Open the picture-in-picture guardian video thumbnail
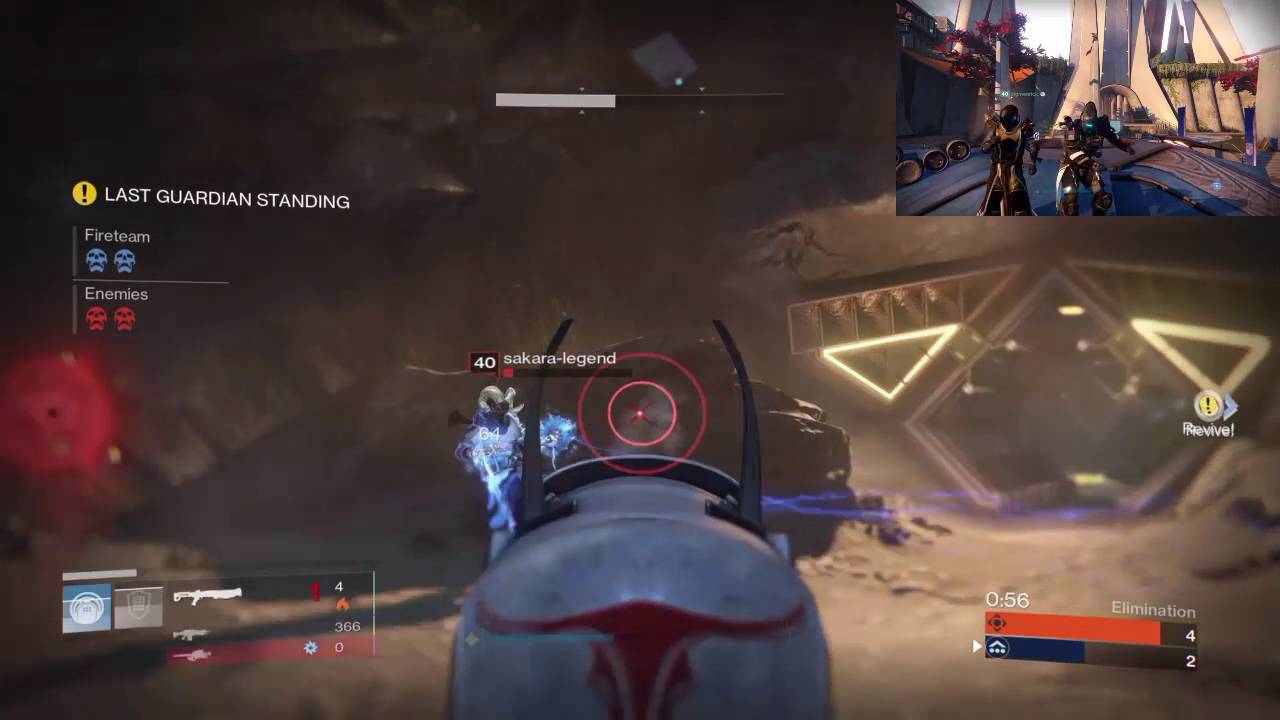The image size is (1280, 720). tap(1087, 108)
